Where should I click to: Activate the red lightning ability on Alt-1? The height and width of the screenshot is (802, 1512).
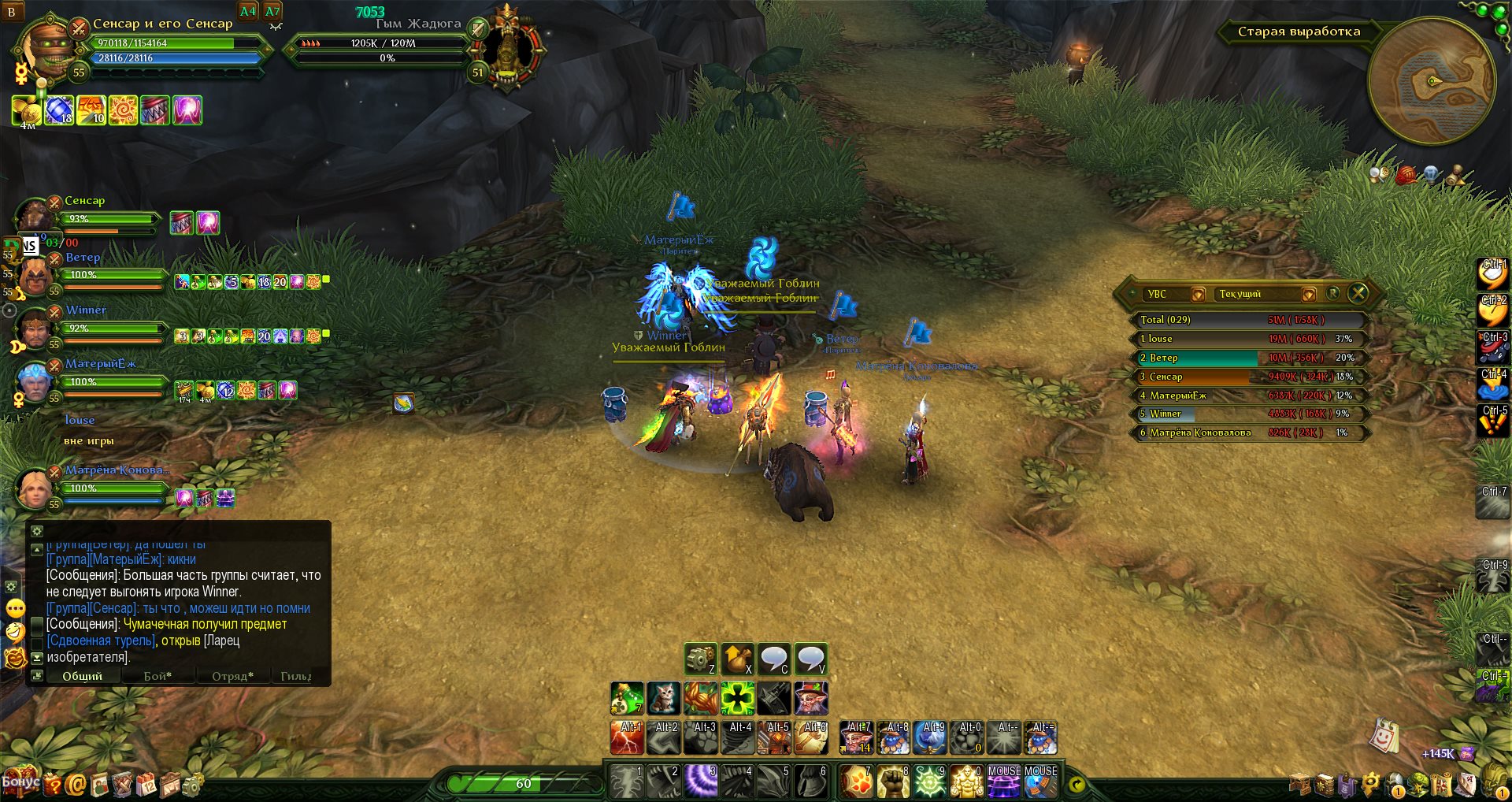[627, 738]
